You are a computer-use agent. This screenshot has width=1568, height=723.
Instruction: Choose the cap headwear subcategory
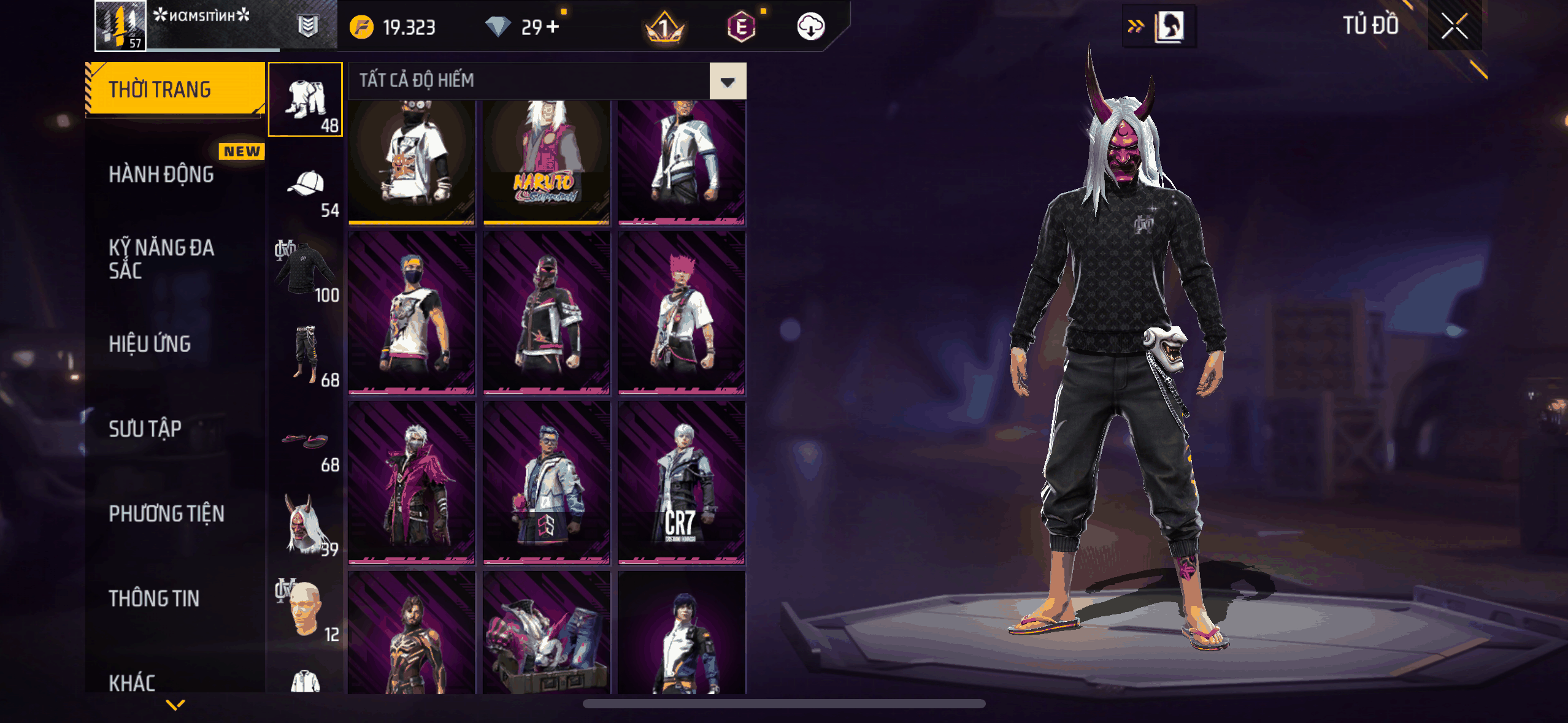(306, 185)
